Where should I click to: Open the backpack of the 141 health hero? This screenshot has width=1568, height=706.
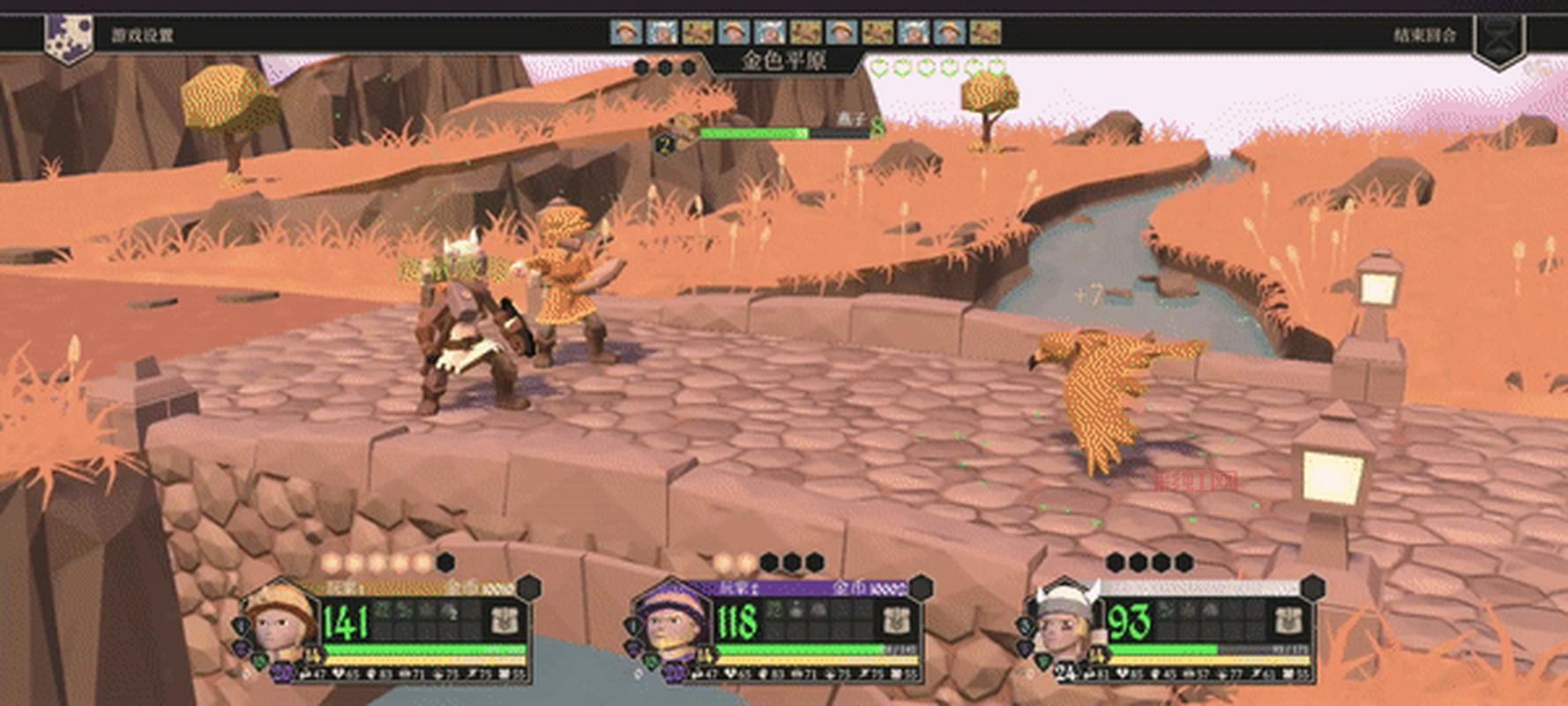coord(504,620)
